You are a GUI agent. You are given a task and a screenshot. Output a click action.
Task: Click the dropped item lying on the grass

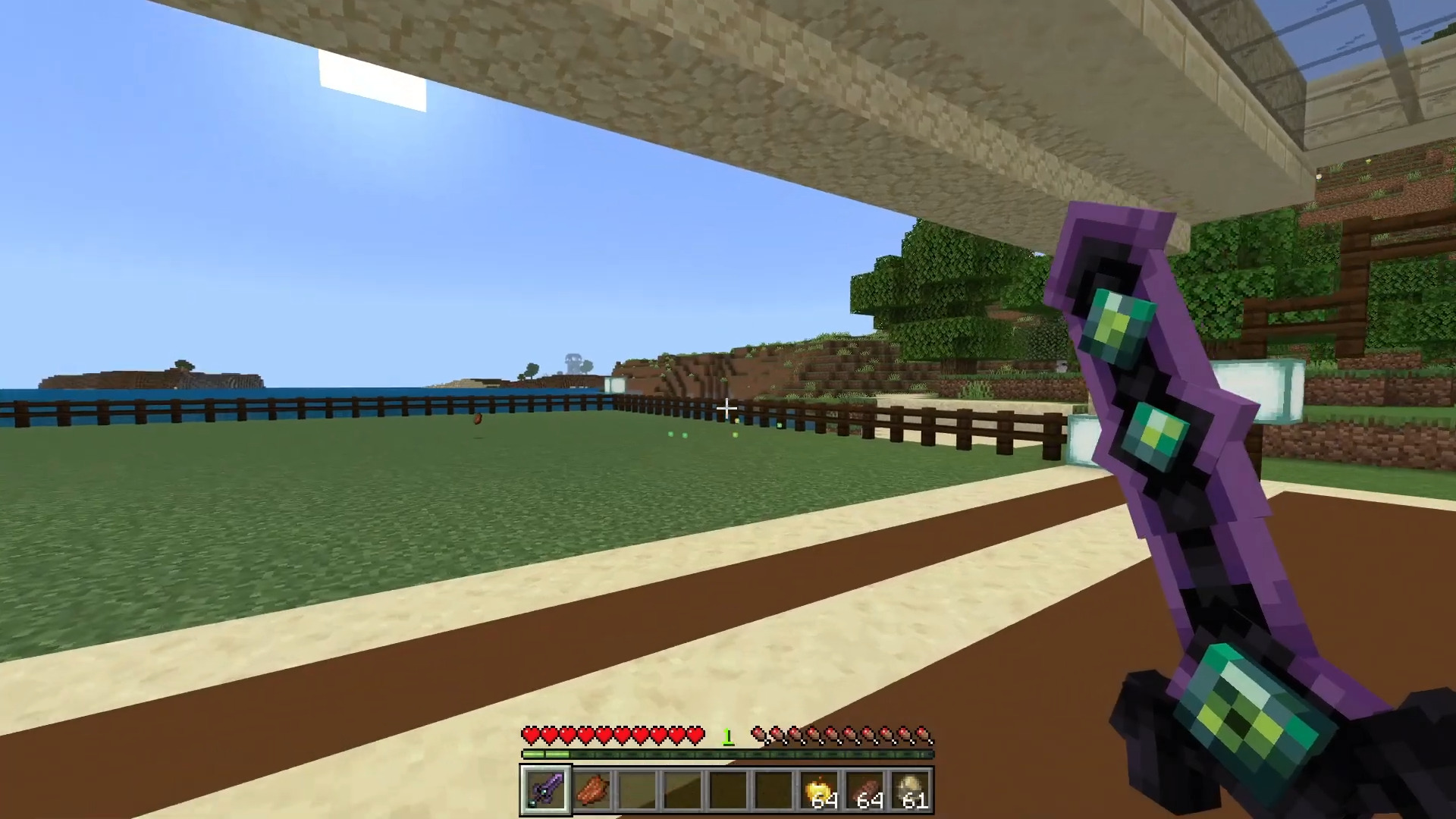(478, 419)
